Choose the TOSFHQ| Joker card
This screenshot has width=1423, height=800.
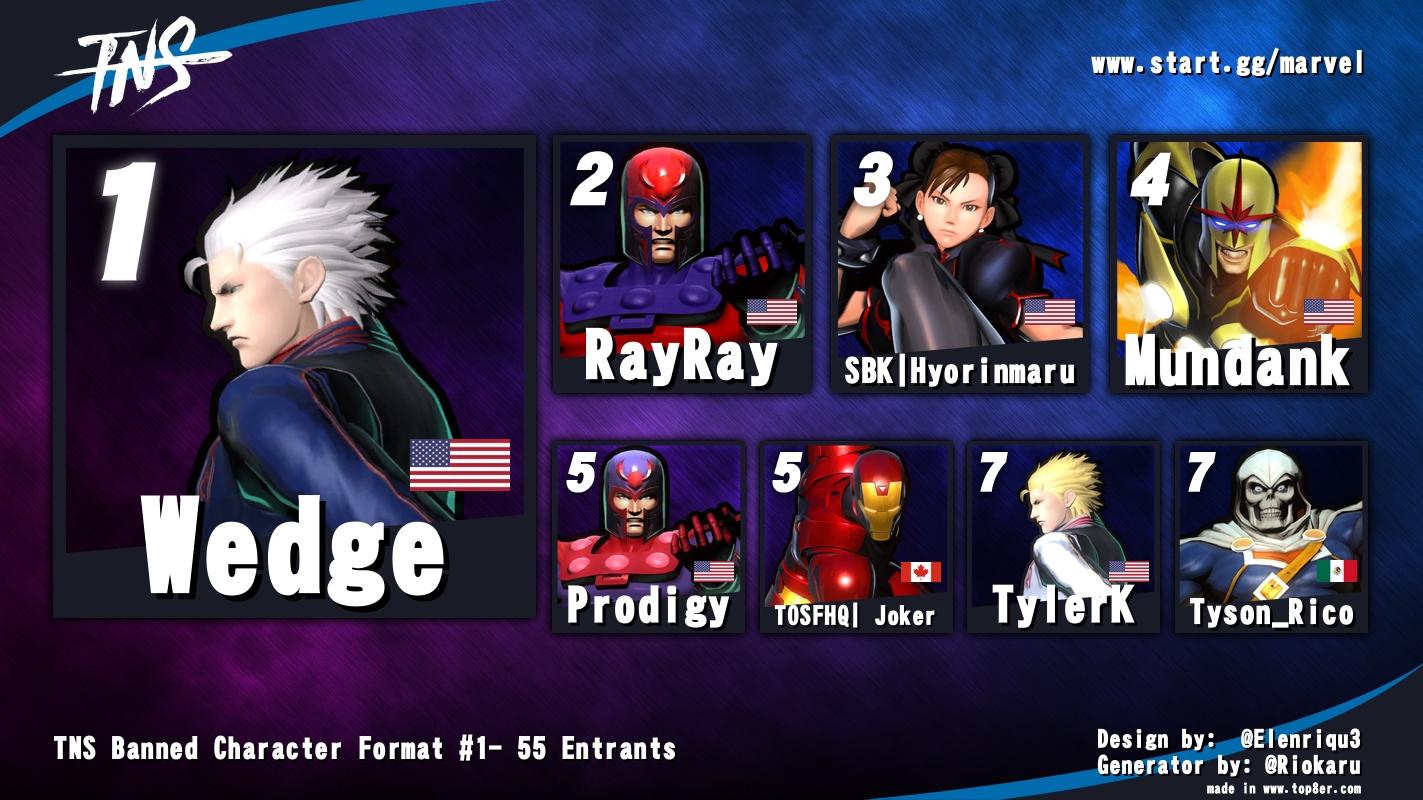(x=855, y=537)
